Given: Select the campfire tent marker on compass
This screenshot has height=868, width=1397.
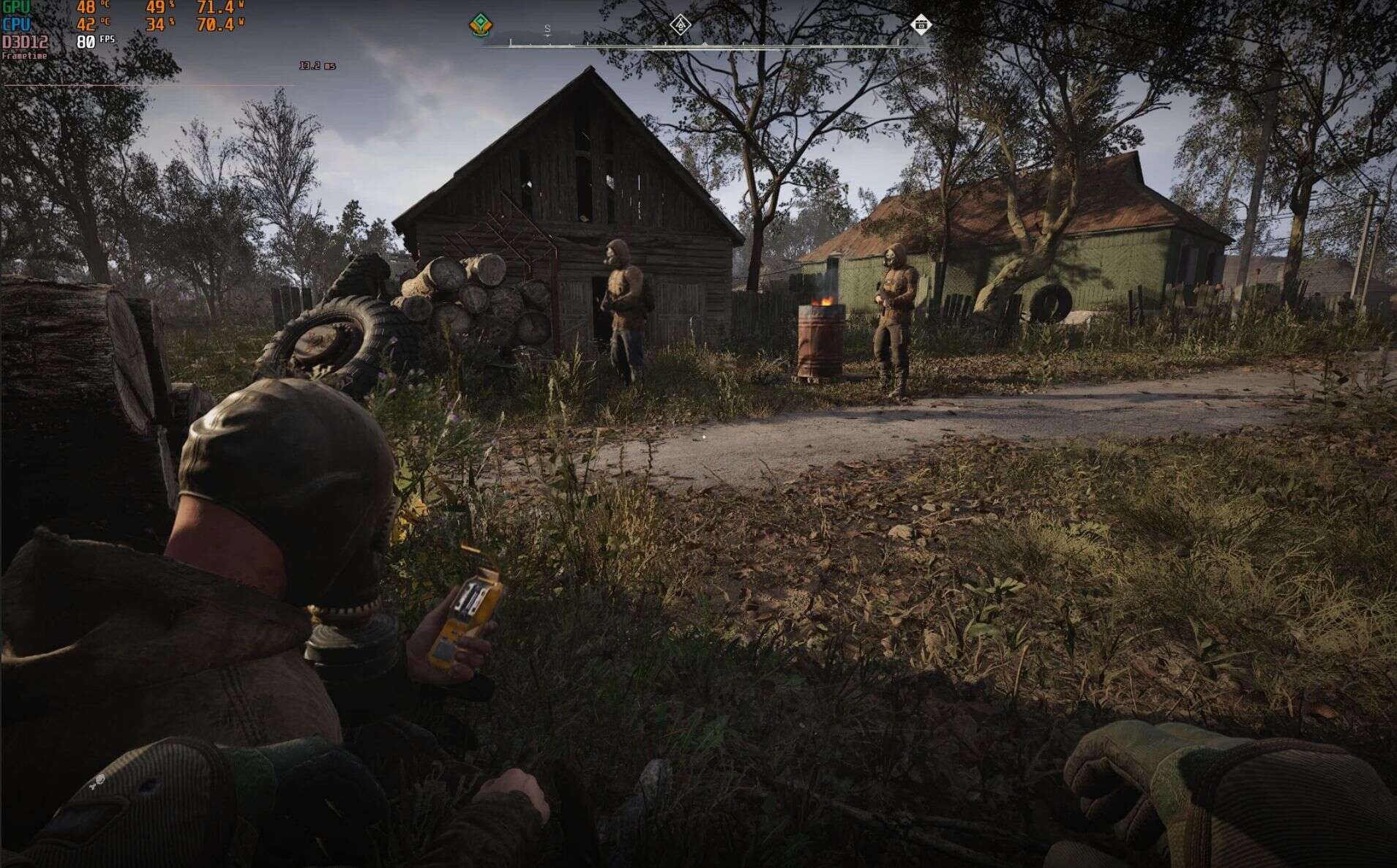Looking at the screenshot, I should coord(681,25).
